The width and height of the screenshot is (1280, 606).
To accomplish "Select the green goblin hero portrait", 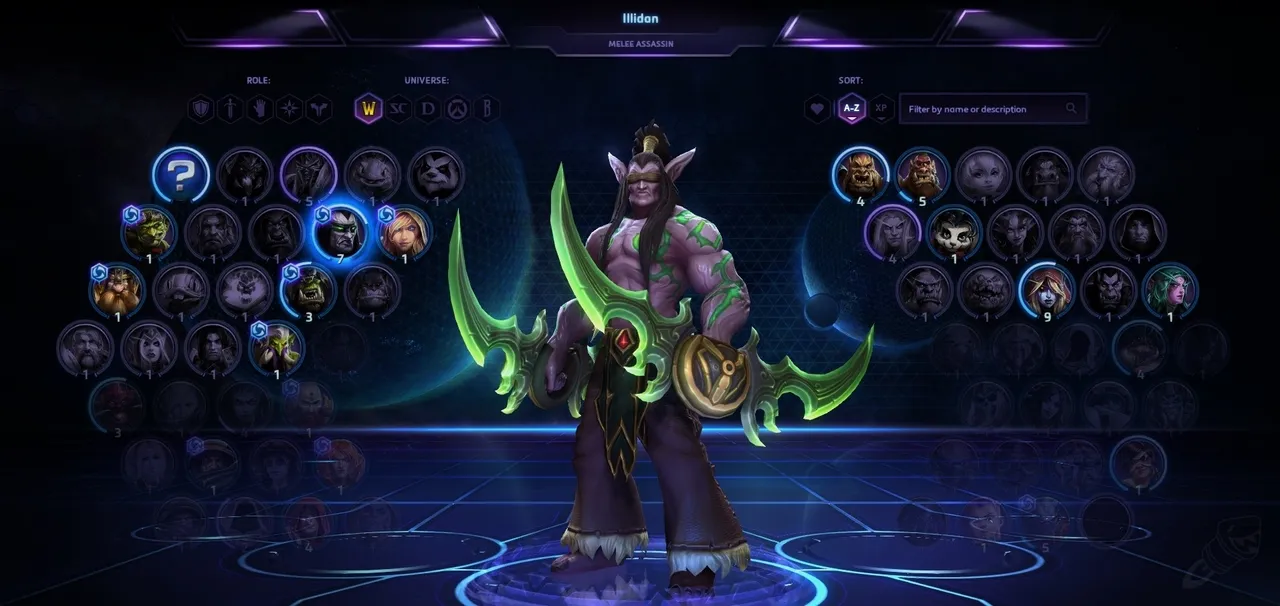I will (149, 232).
